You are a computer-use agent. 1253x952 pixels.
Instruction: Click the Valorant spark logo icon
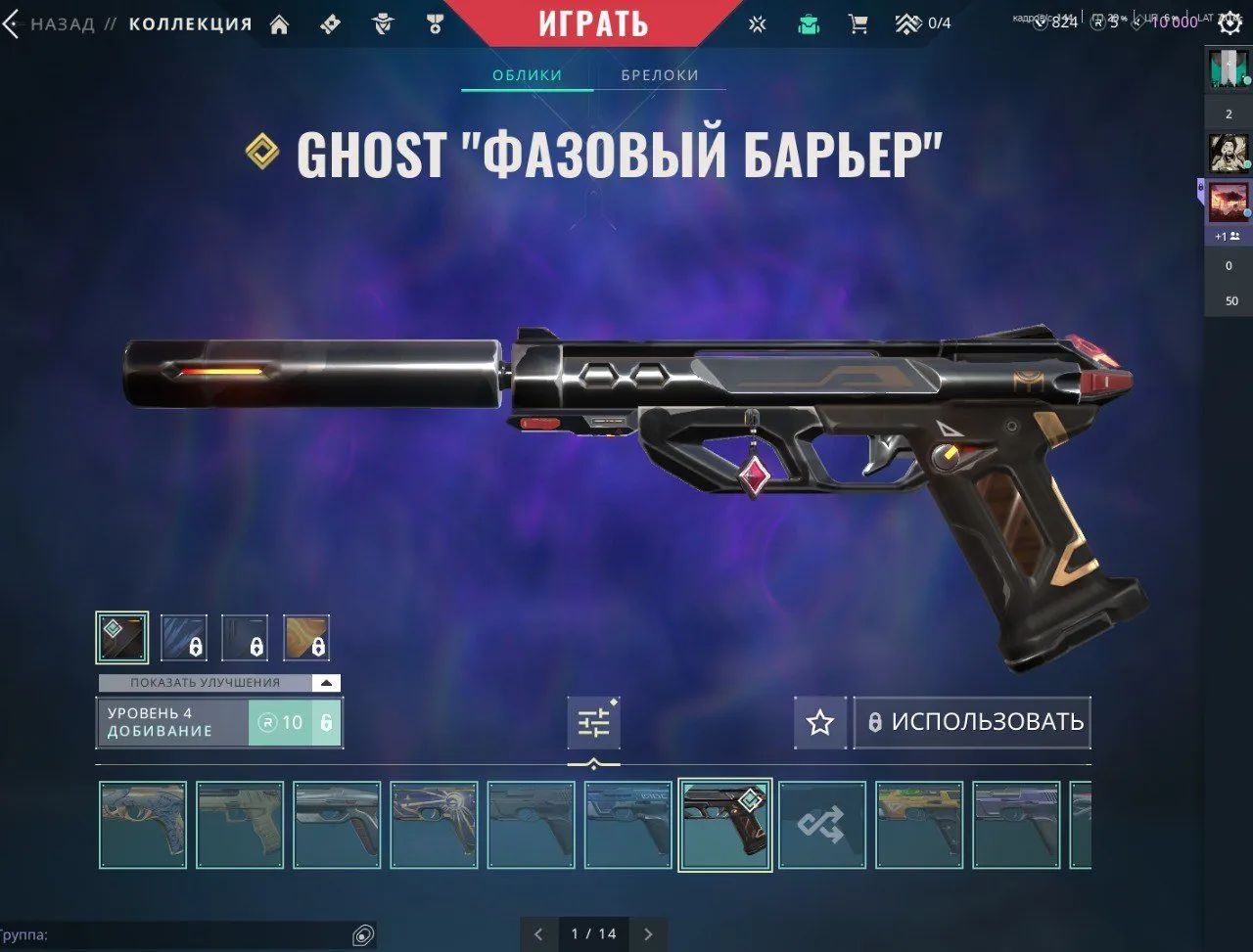click(758, 22)
